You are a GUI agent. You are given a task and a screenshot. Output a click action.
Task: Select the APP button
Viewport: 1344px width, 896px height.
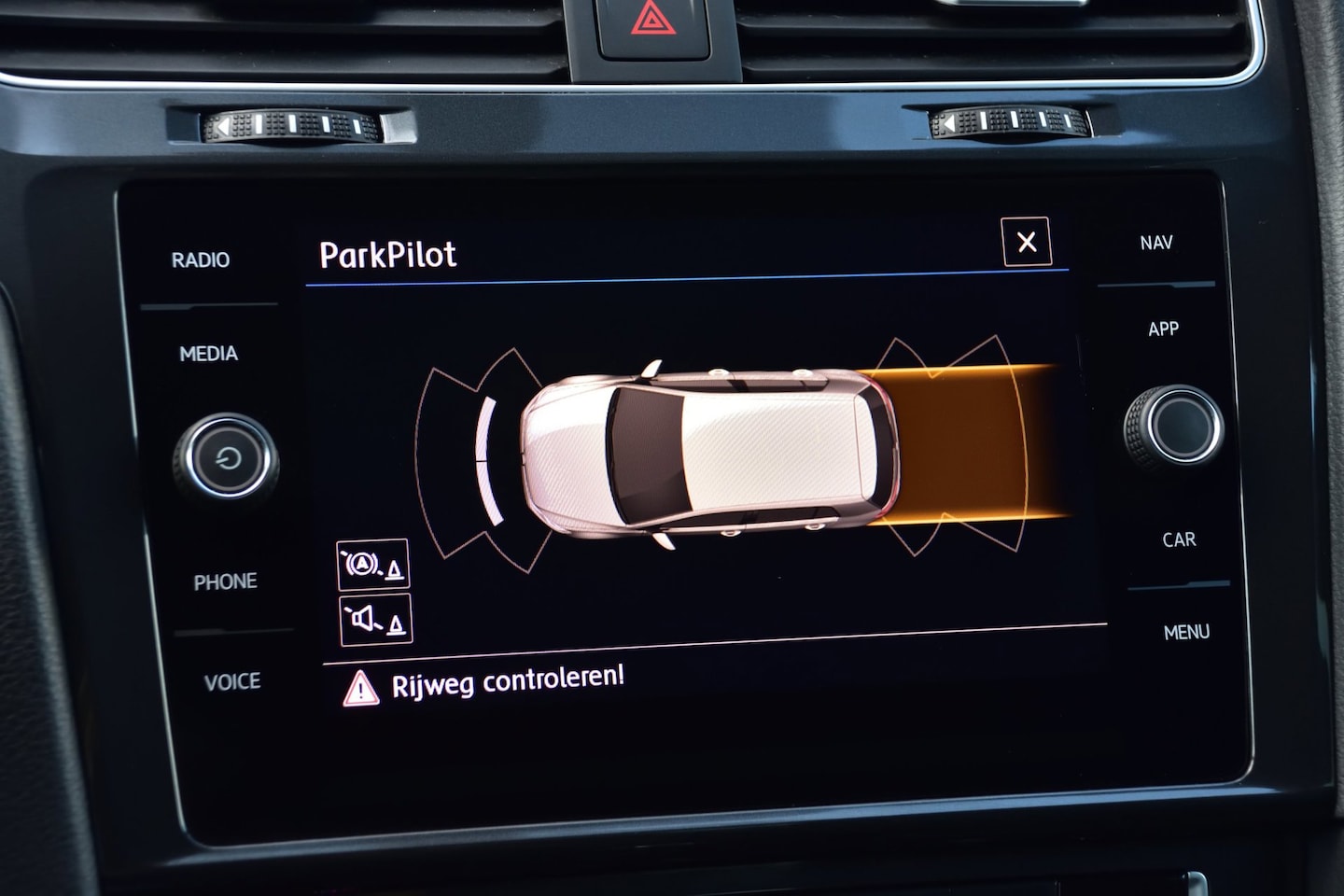click(1163, 329)
